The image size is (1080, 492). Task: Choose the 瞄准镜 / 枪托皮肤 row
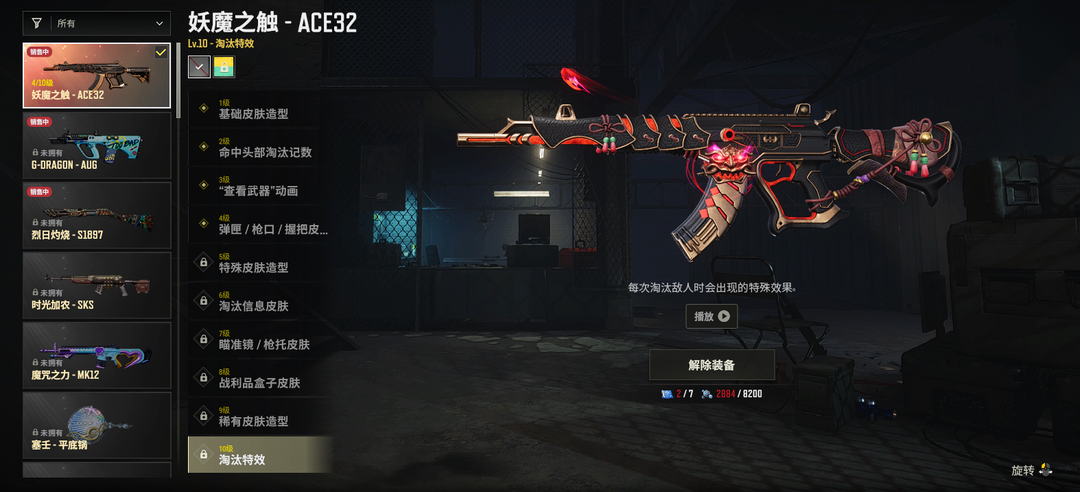260,340
